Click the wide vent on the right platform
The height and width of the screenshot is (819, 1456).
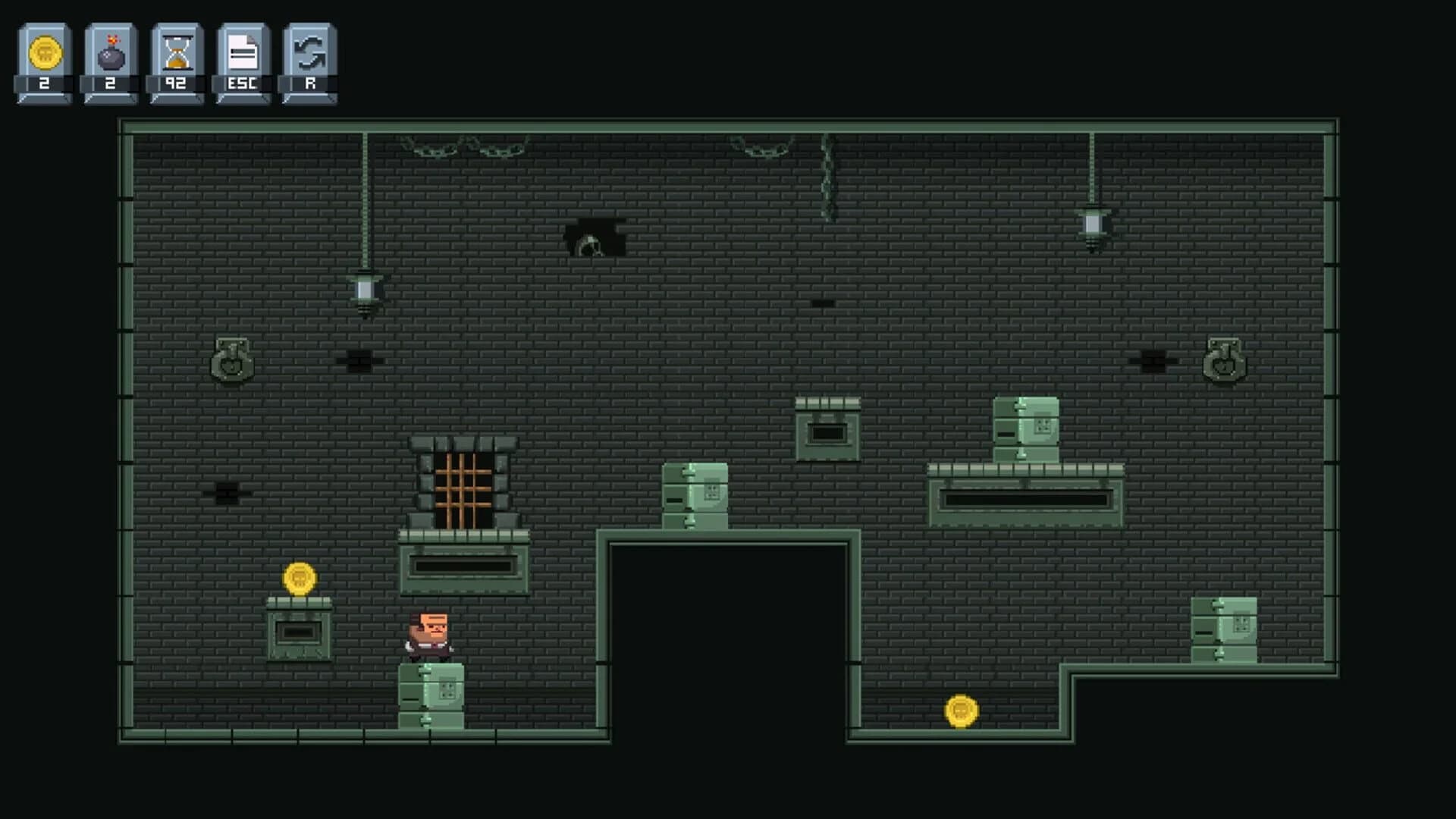click(x=1024, y=499)
